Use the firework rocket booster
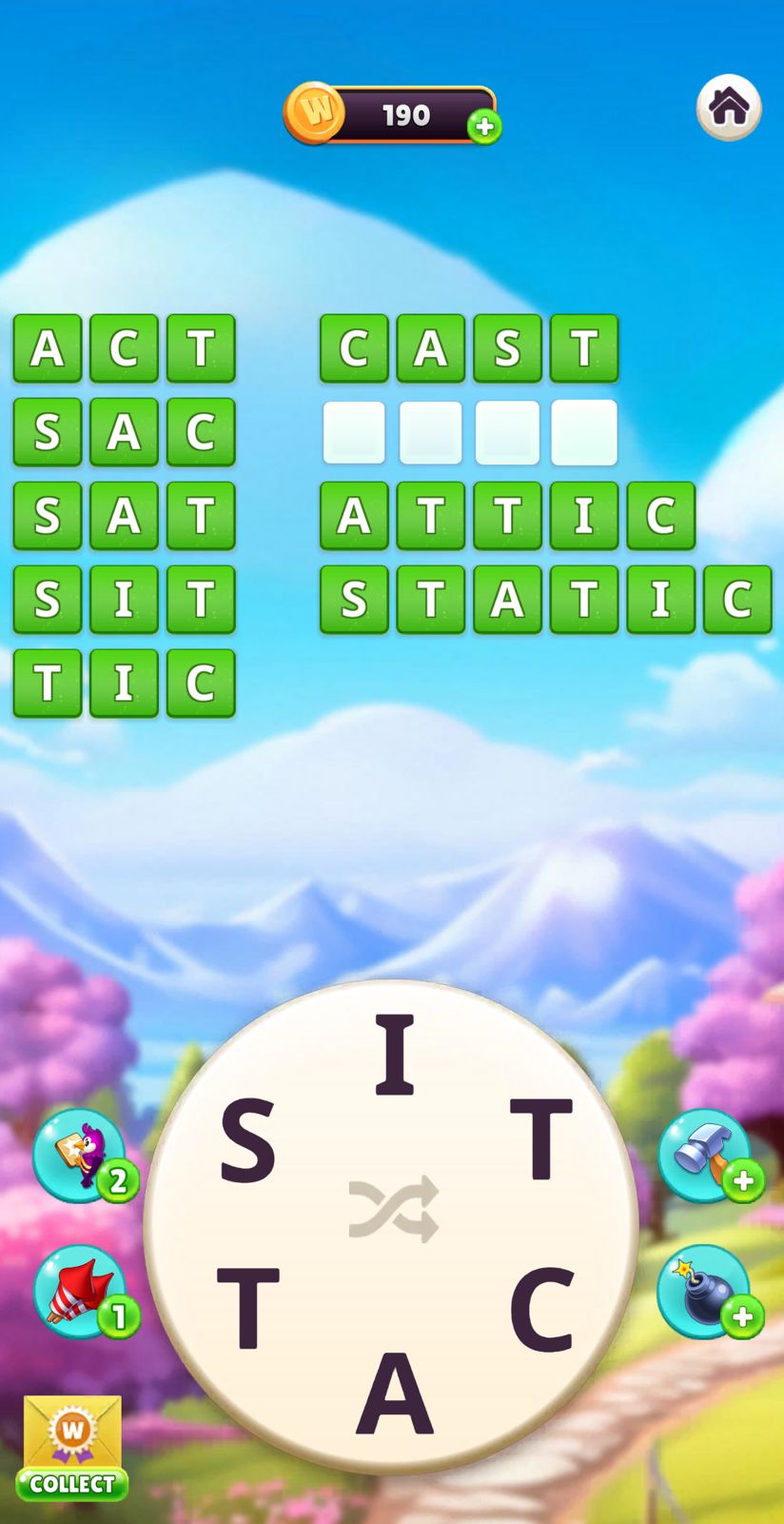The image size is (784, 1524). (80, 1291)
